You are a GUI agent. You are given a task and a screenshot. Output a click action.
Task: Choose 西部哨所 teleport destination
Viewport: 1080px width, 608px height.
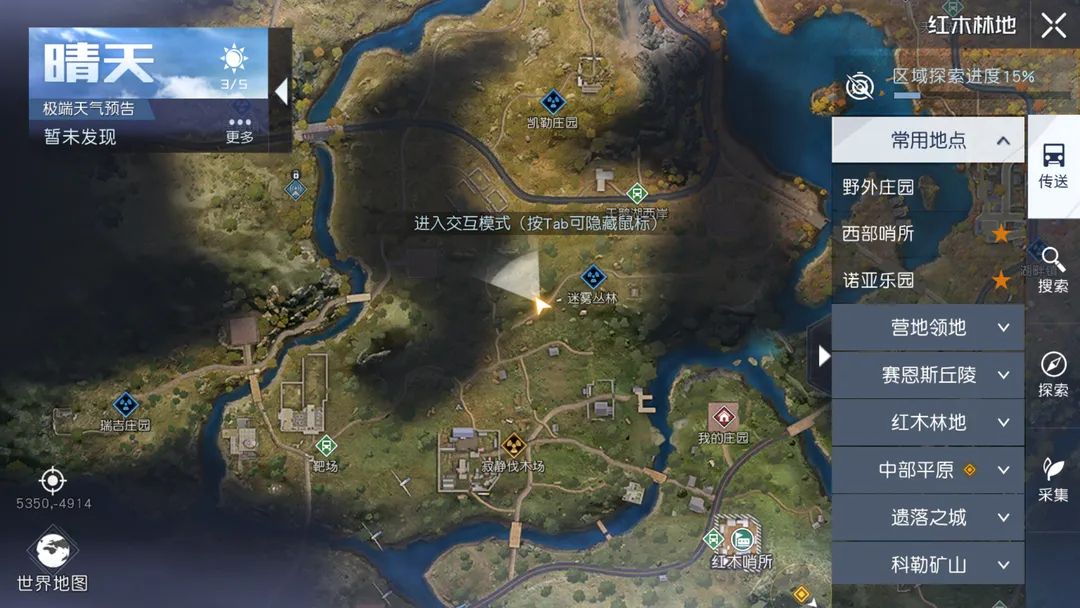pyautogui.click(x=879, y=234)
